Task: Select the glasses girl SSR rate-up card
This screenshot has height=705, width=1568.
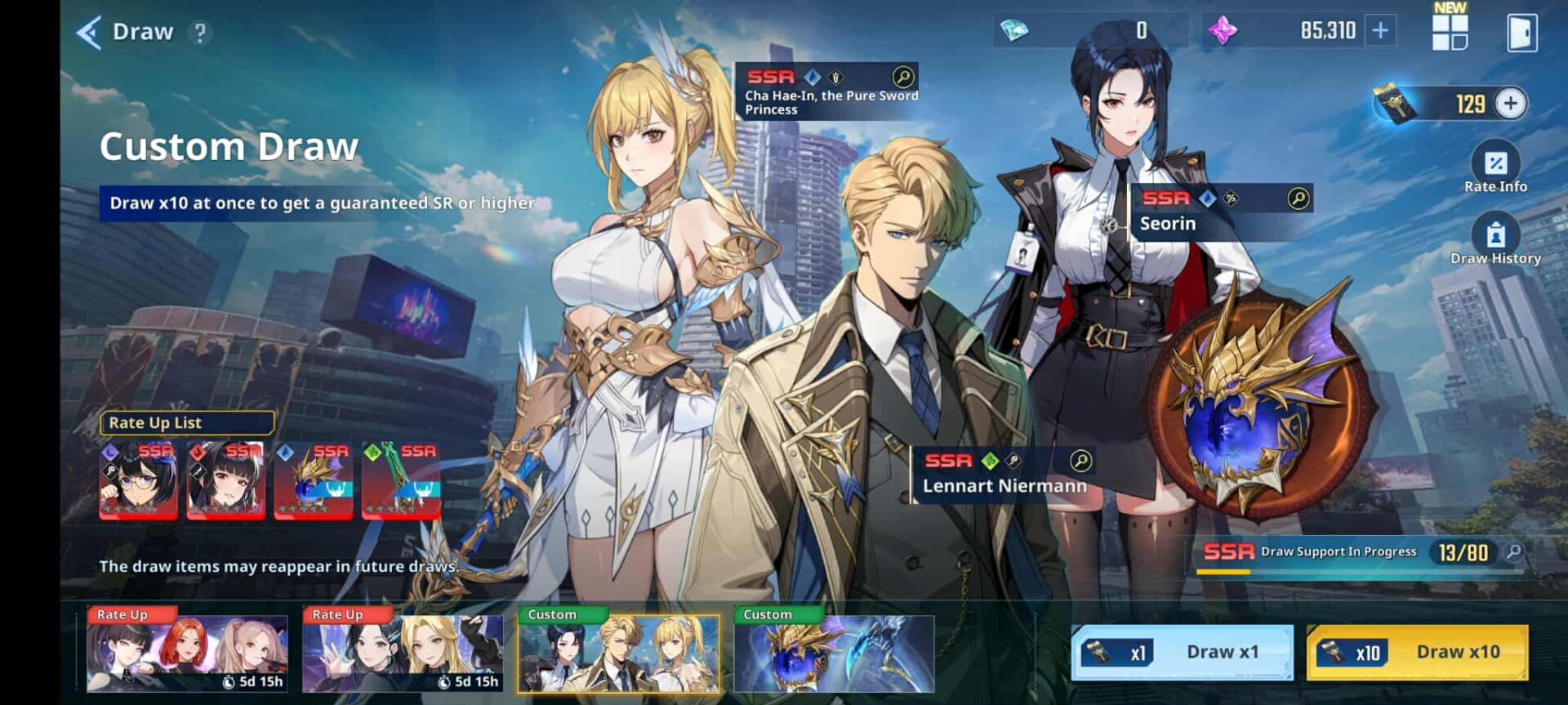Action: coord(138,480)
